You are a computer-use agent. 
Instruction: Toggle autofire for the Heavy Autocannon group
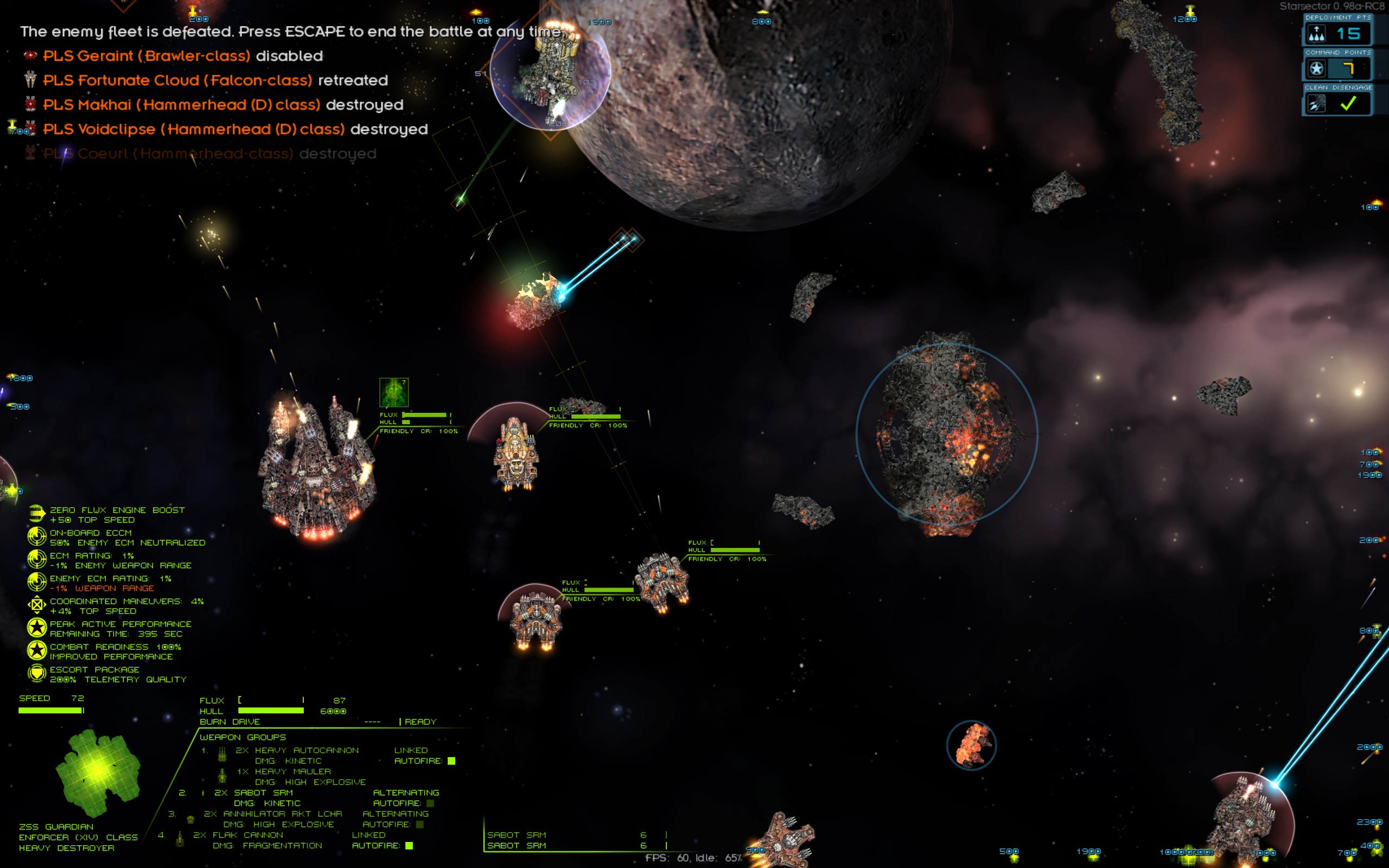pyautogui.click(x=451, y=761)
